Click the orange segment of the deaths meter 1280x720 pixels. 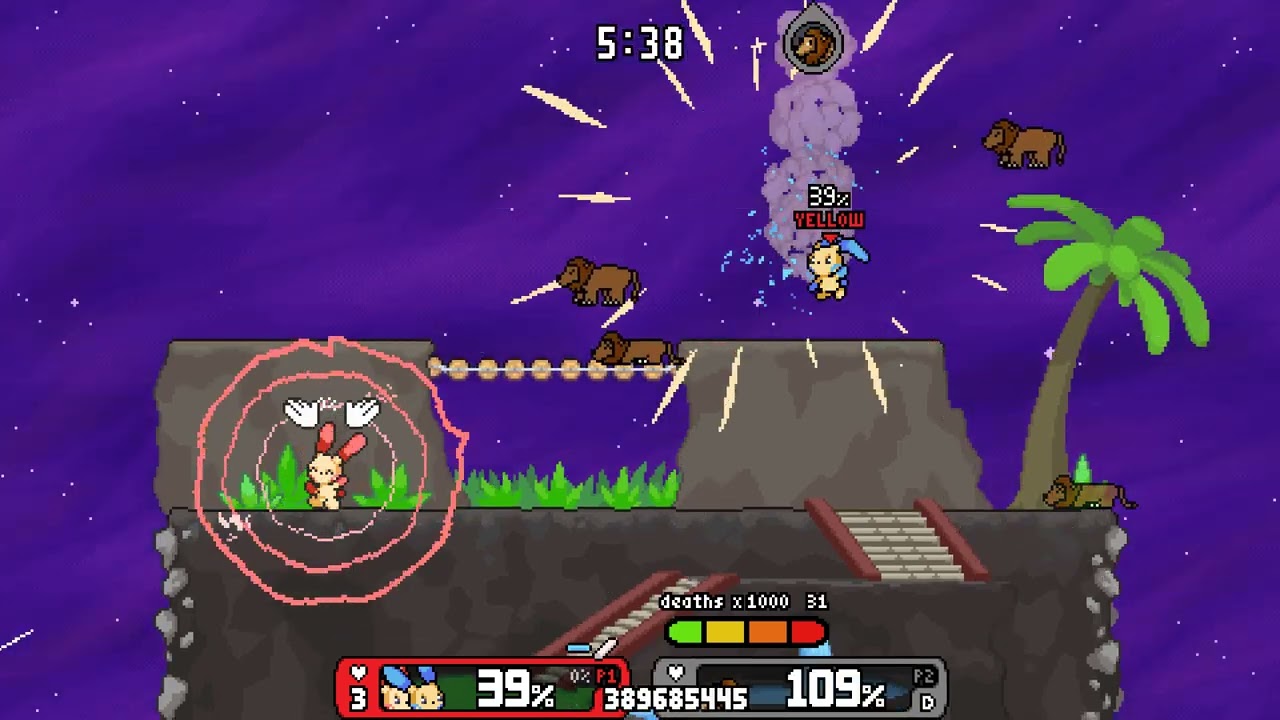766,631
